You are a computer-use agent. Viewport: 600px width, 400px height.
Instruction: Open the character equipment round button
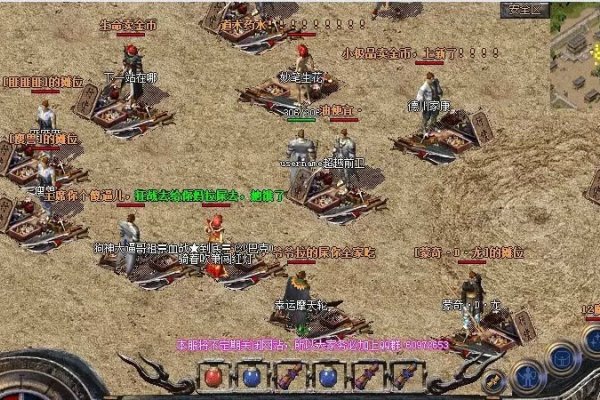click(526, 374)
